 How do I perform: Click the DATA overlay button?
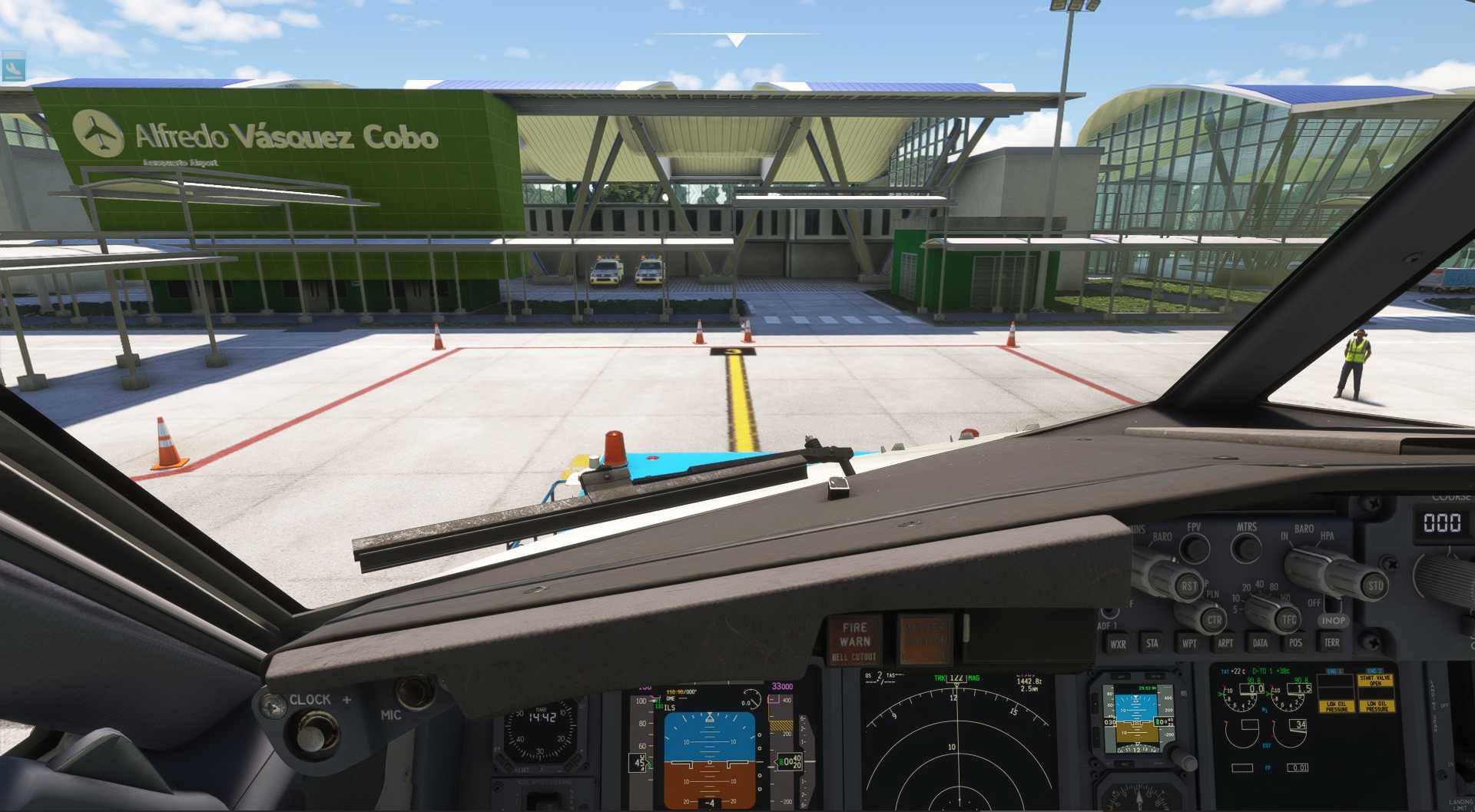pos(1260,642)
